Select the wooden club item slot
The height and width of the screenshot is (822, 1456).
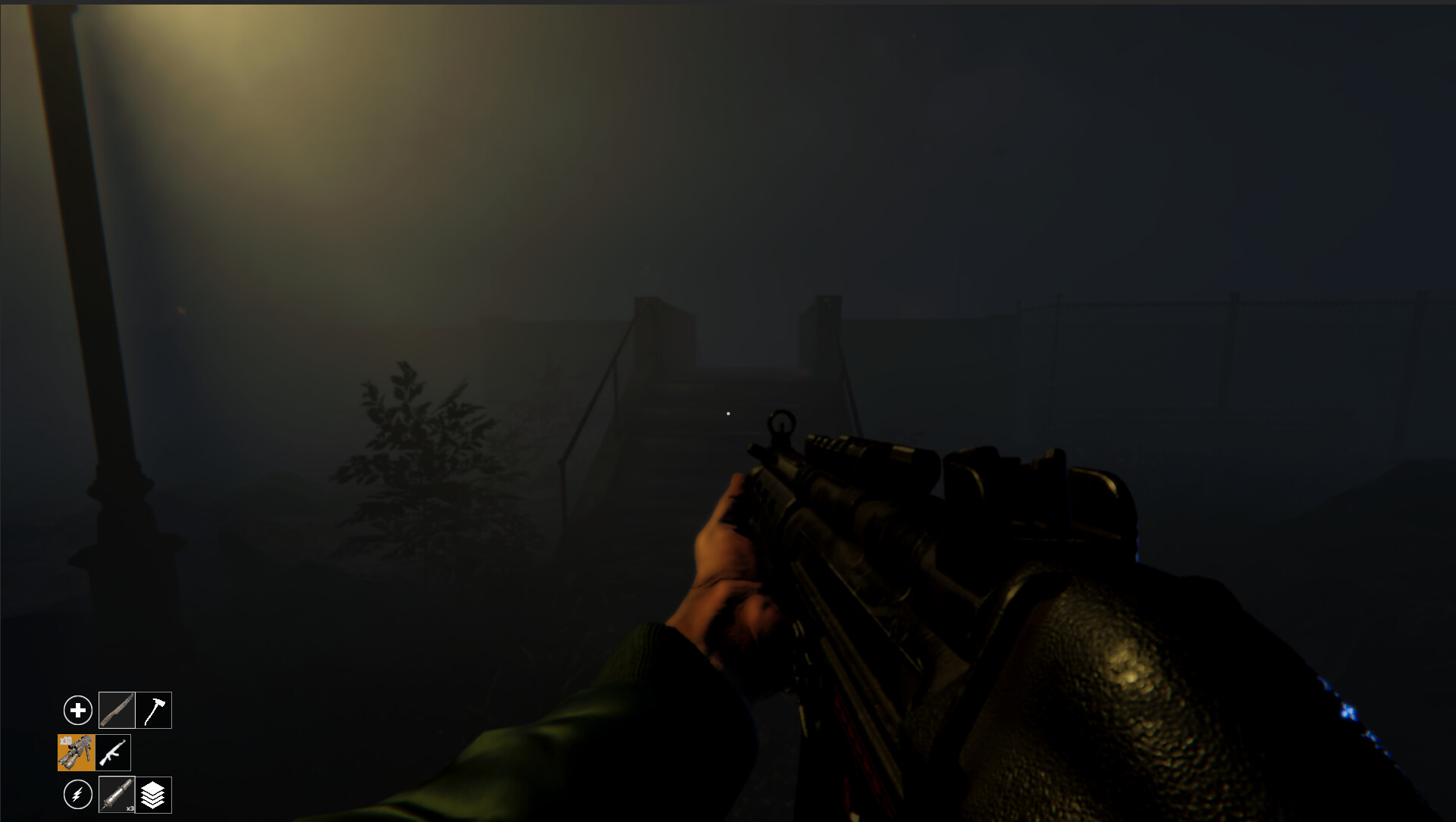click(x=117, y=710)
